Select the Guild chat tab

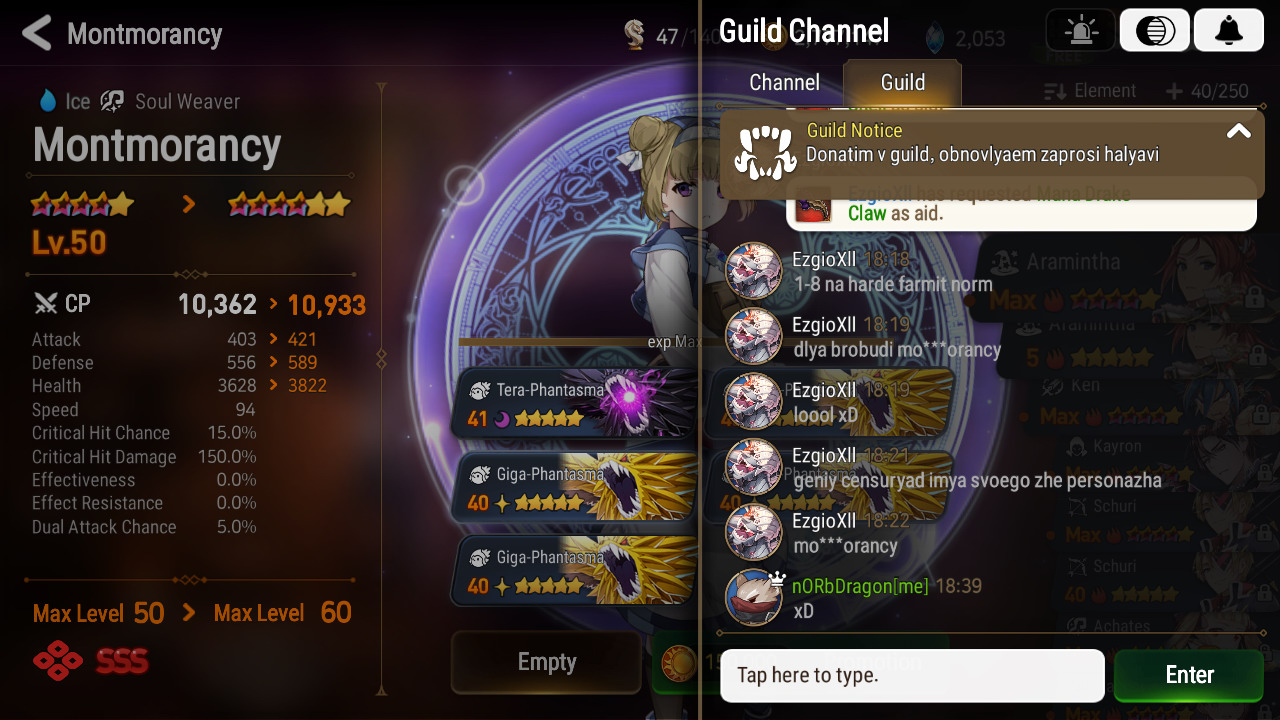(x=902, y=83)
